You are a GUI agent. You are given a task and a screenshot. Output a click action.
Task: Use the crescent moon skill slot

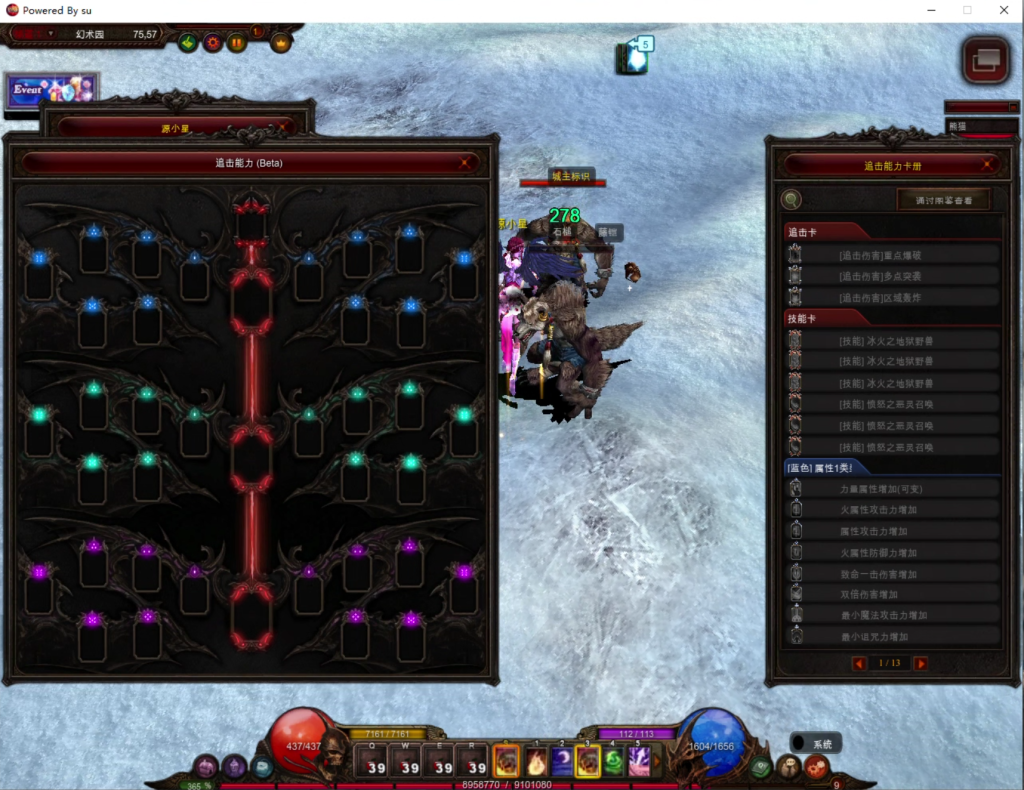(x=562, y=762)
